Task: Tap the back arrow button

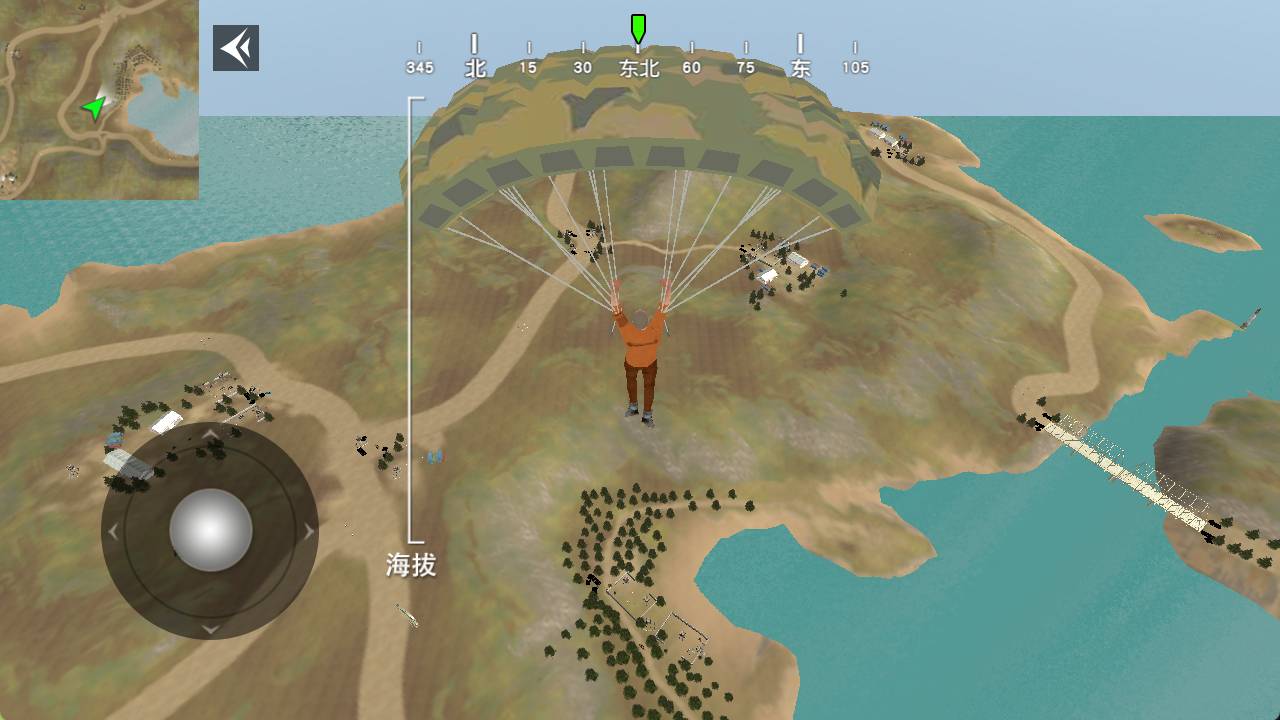Action: (x=236, y=48)
